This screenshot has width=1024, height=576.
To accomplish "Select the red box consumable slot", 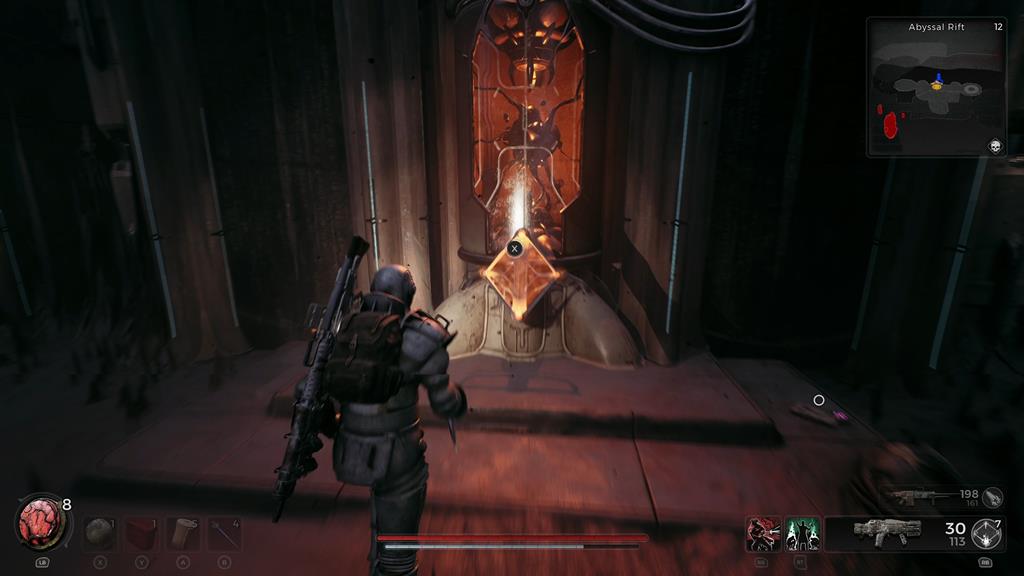I will coord(141,533).
